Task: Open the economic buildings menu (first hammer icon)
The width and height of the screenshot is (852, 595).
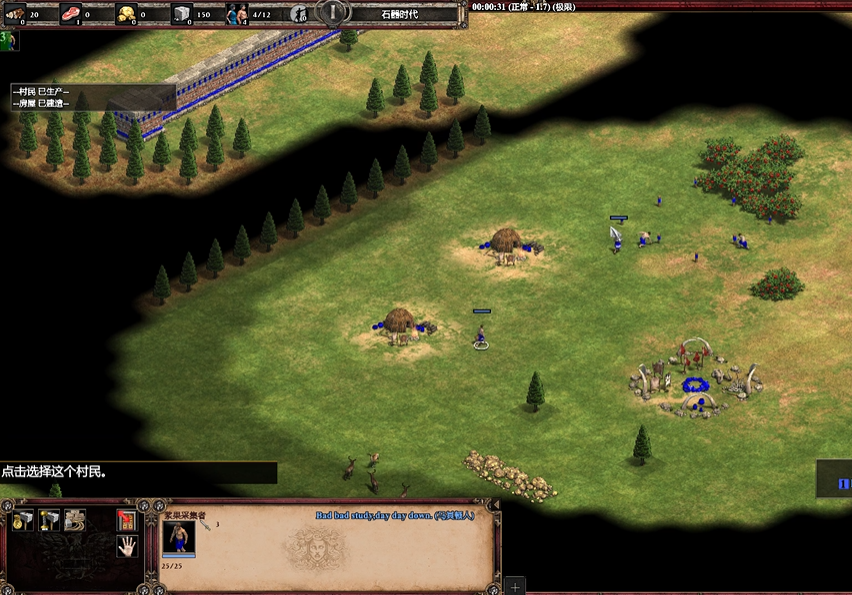Action: click(x=23, y=520)
